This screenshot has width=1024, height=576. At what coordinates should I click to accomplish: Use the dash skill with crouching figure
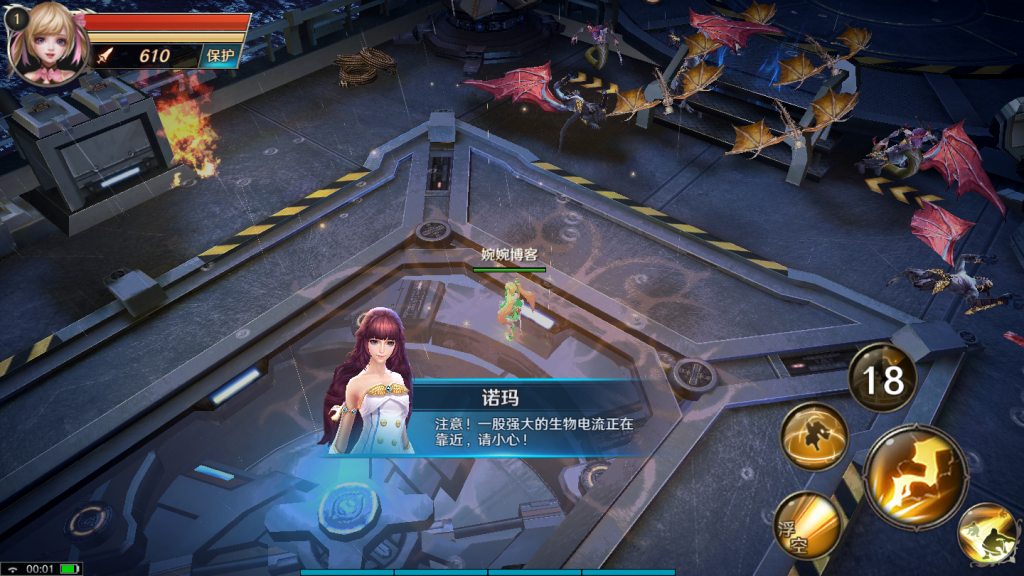(986, 534)
